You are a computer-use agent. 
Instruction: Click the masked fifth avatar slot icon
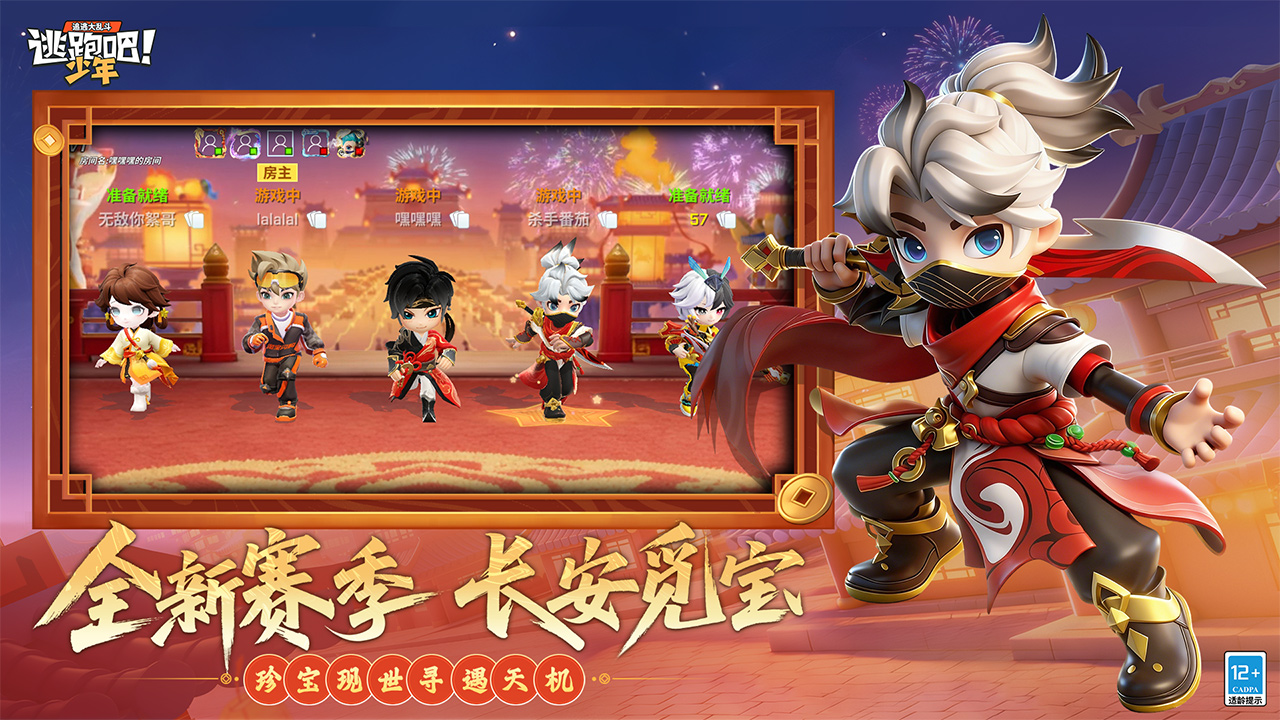click(351, 142)
